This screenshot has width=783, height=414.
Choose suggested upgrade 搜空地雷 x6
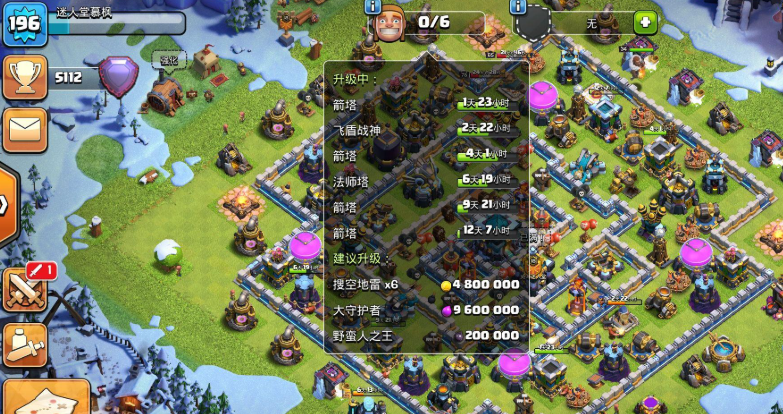(426, 284)
